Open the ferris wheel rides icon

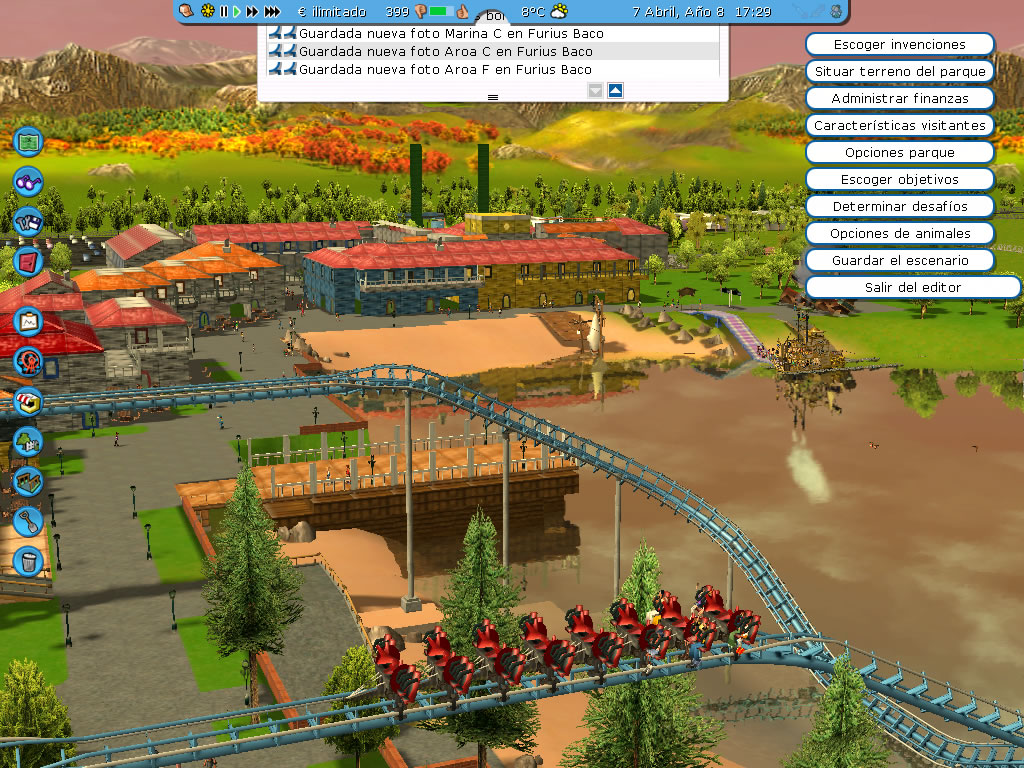28,360
